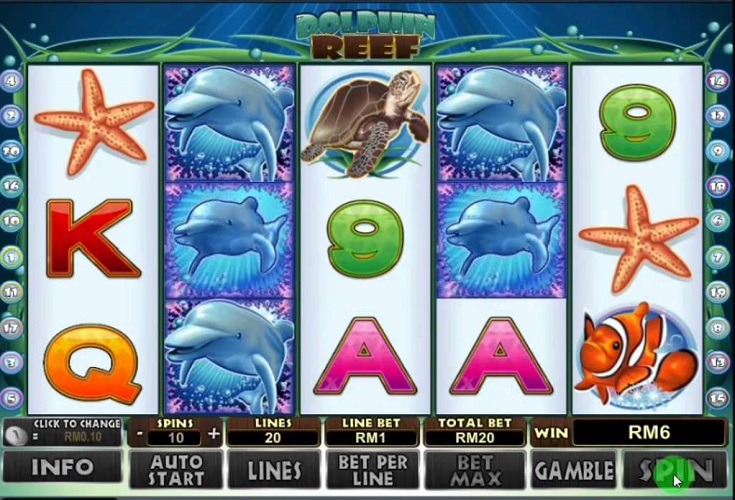This screenshot has width=735, height=500.
Task: Select payline number 4 marker
Action: pos(13,81)
